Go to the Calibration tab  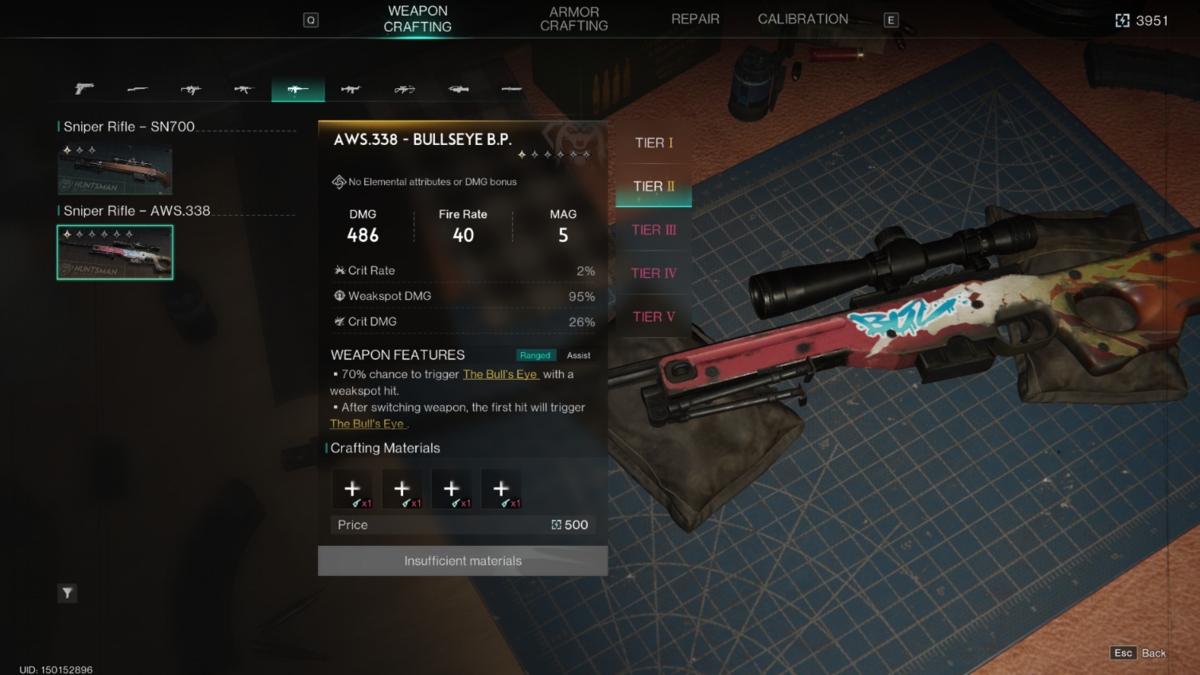pos(803,19)
